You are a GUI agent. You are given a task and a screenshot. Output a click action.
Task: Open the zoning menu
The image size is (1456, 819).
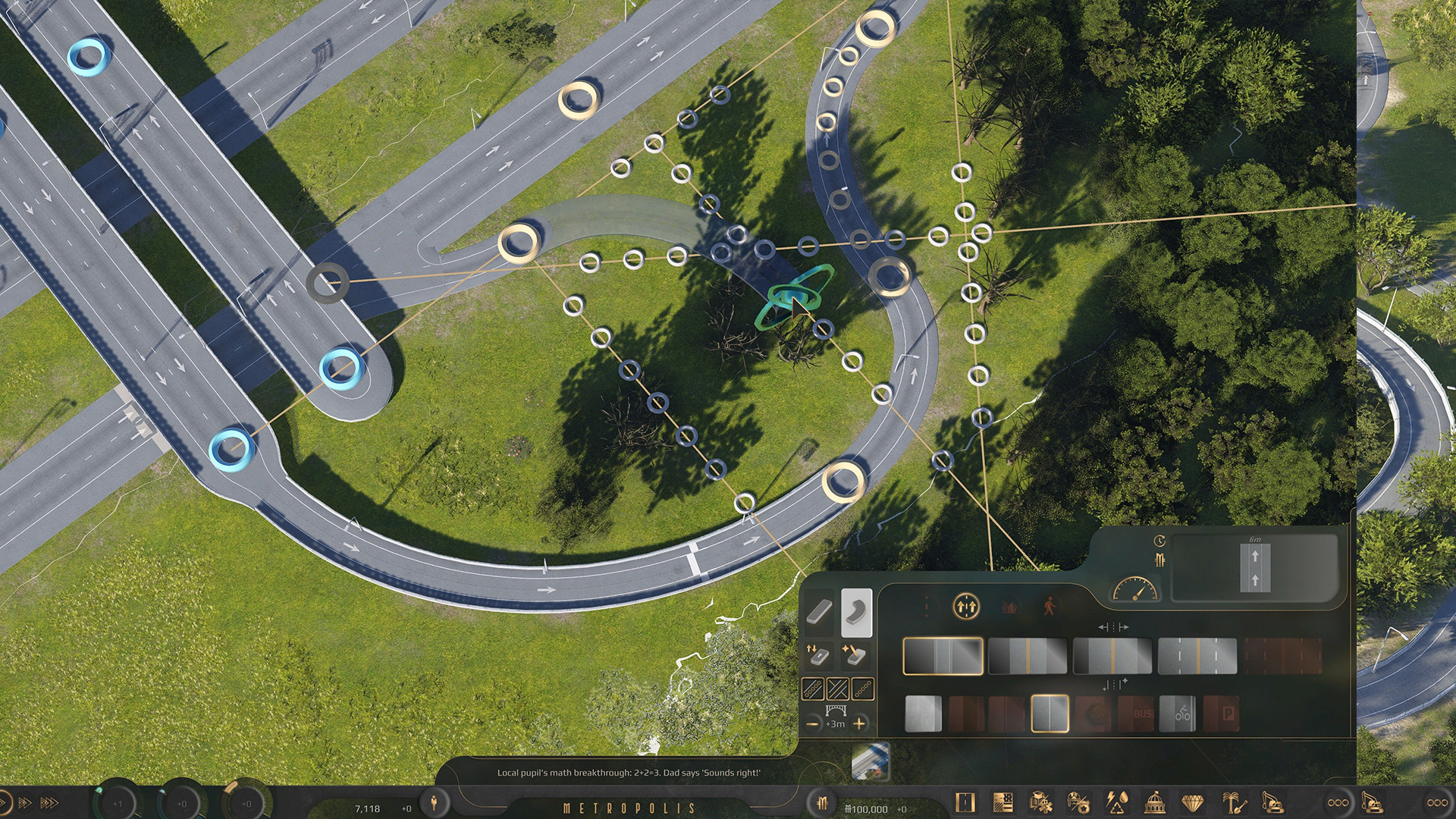(1003, 802)
